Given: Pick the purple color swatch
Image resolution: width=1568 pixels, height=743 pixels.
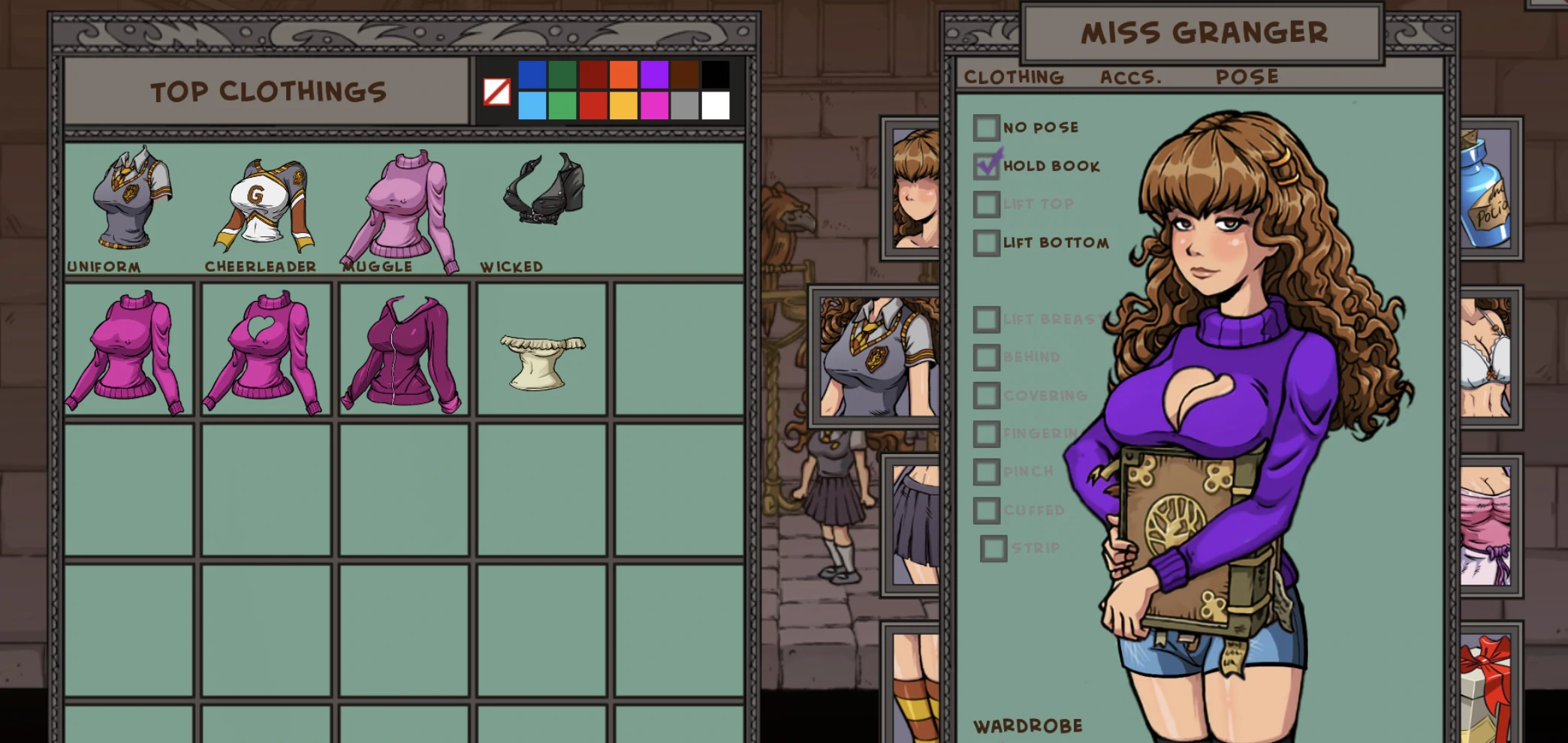Looking at the screenshot, I should [654, 75].
